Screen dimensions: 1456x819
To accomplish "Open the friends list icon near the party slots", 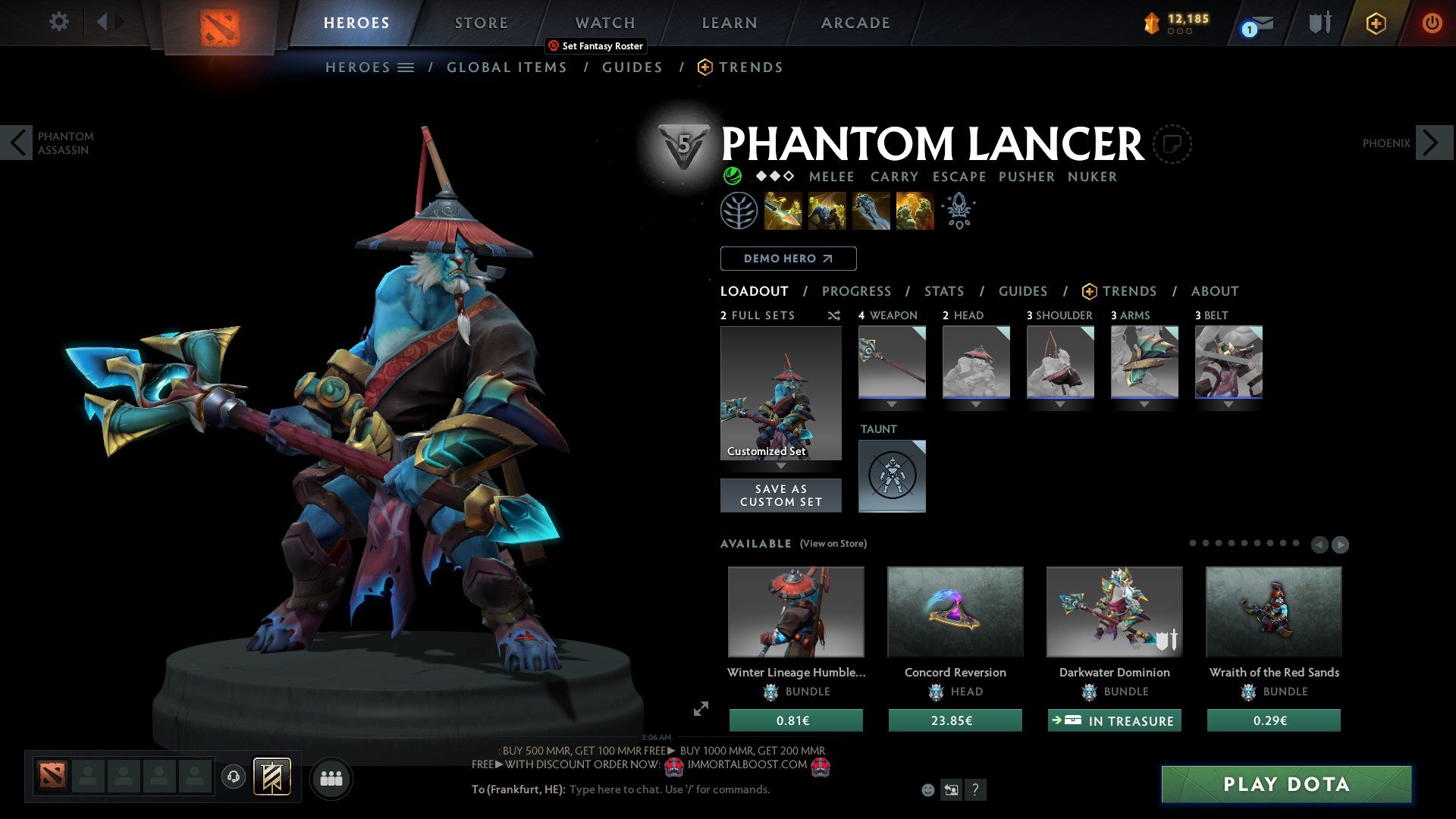I will [x=331, y=777].
